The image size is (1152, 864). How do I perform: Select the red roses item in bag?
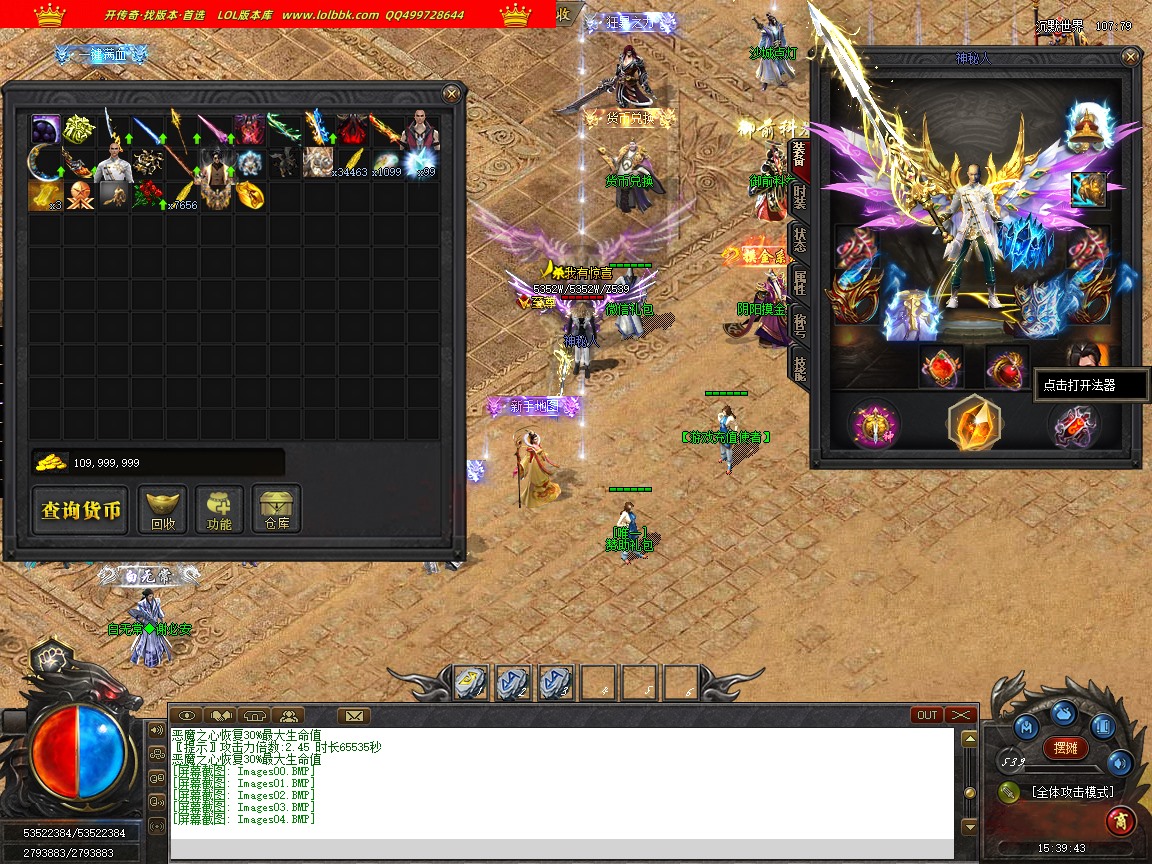(148, 195)
